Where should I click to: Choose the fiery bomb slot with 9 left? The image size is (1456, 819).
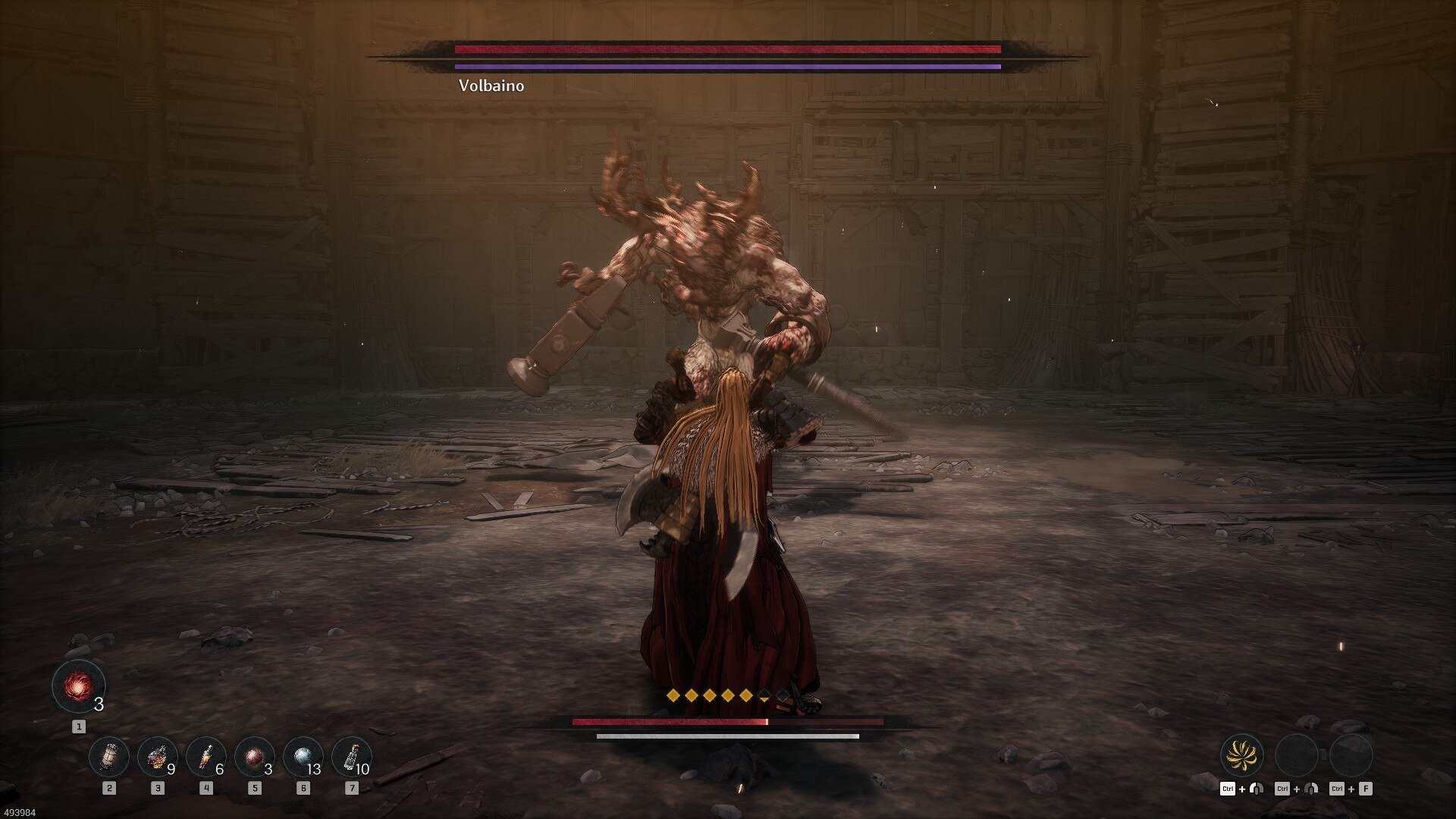(157, 757)
